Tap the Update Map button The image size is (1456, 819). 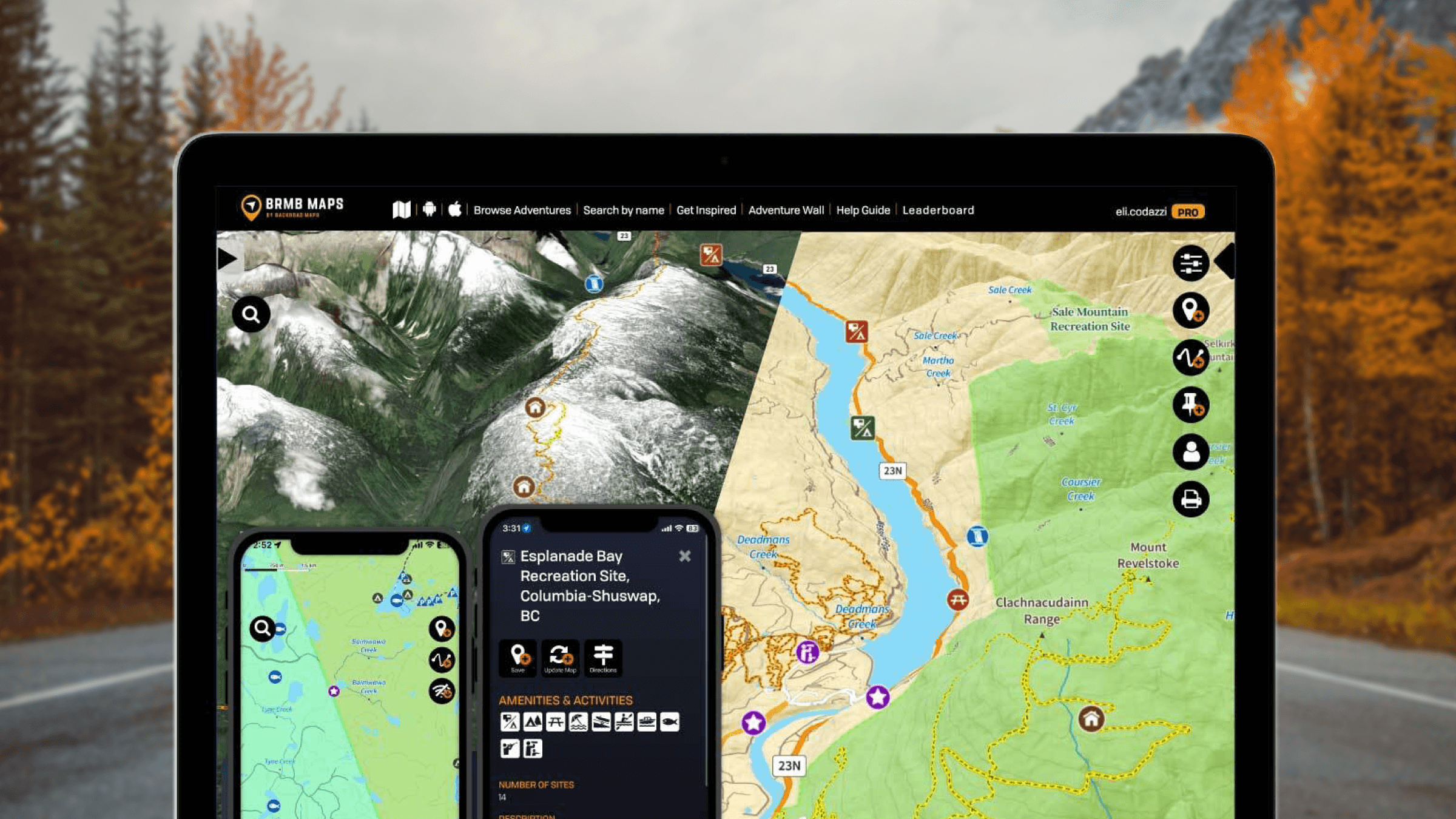point(560,658)
